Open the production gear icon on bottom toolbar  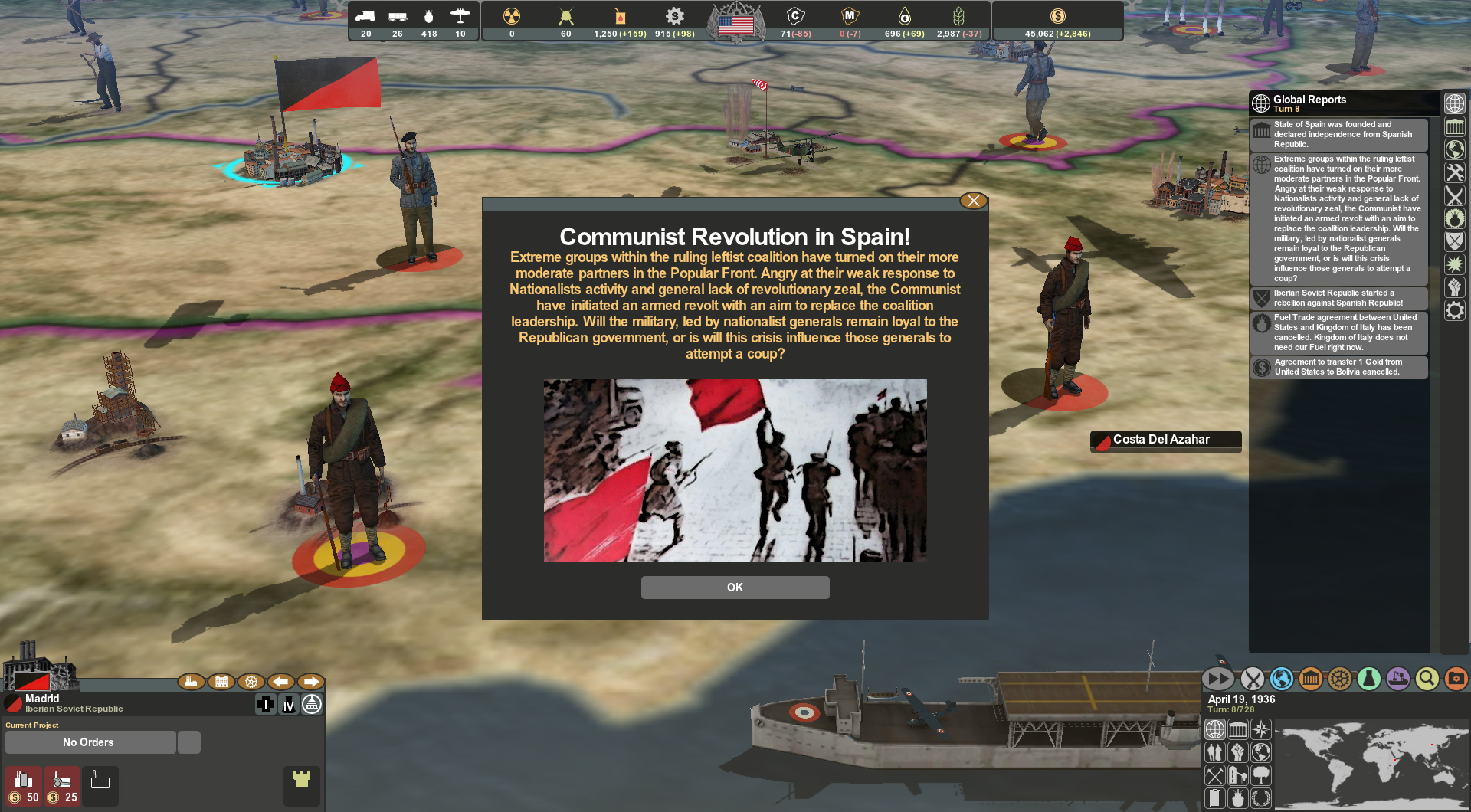[x=1339, y=679]
